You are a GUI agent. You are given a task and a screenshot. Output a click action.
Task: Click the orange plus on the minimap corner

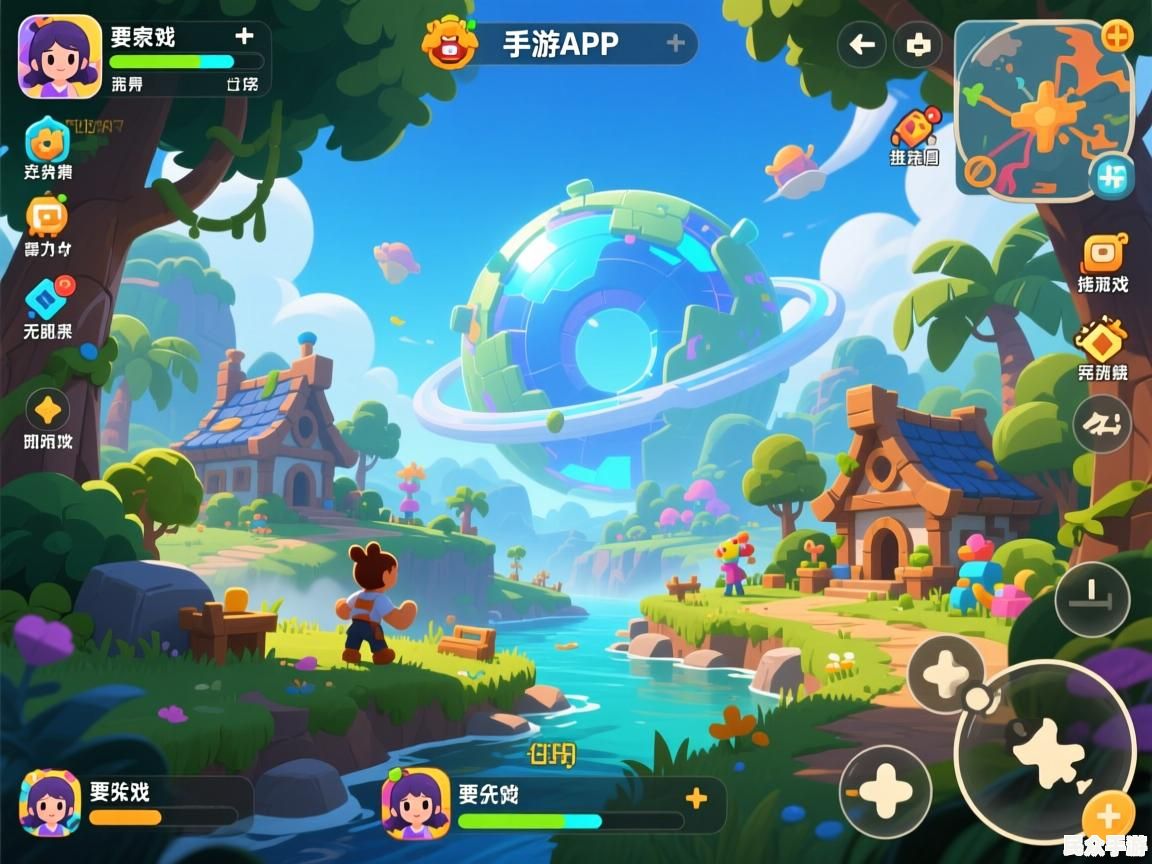(1117, 36)
